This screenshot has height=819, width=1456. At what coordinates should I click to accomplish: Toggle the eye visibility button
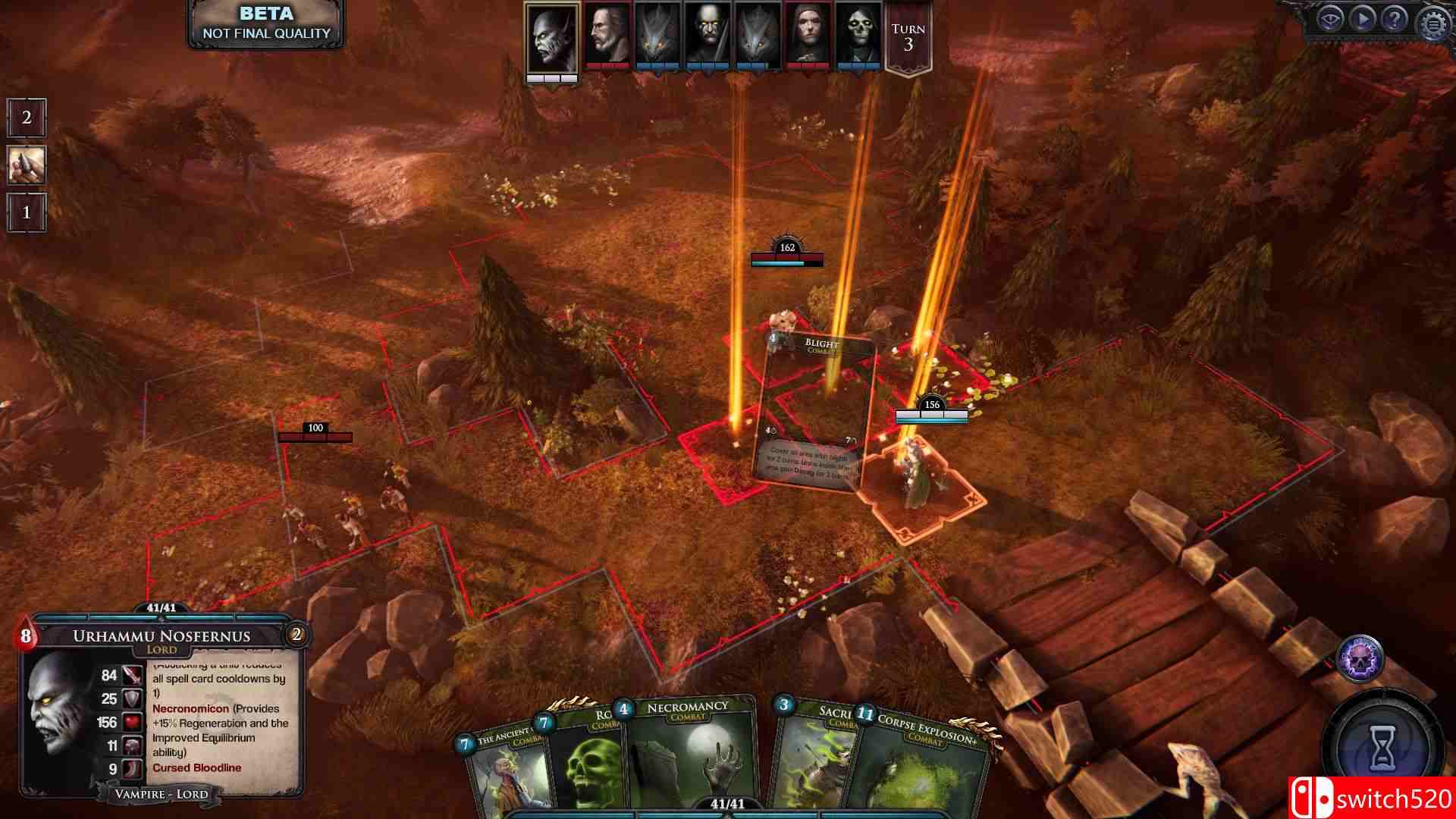[1329, 20]
